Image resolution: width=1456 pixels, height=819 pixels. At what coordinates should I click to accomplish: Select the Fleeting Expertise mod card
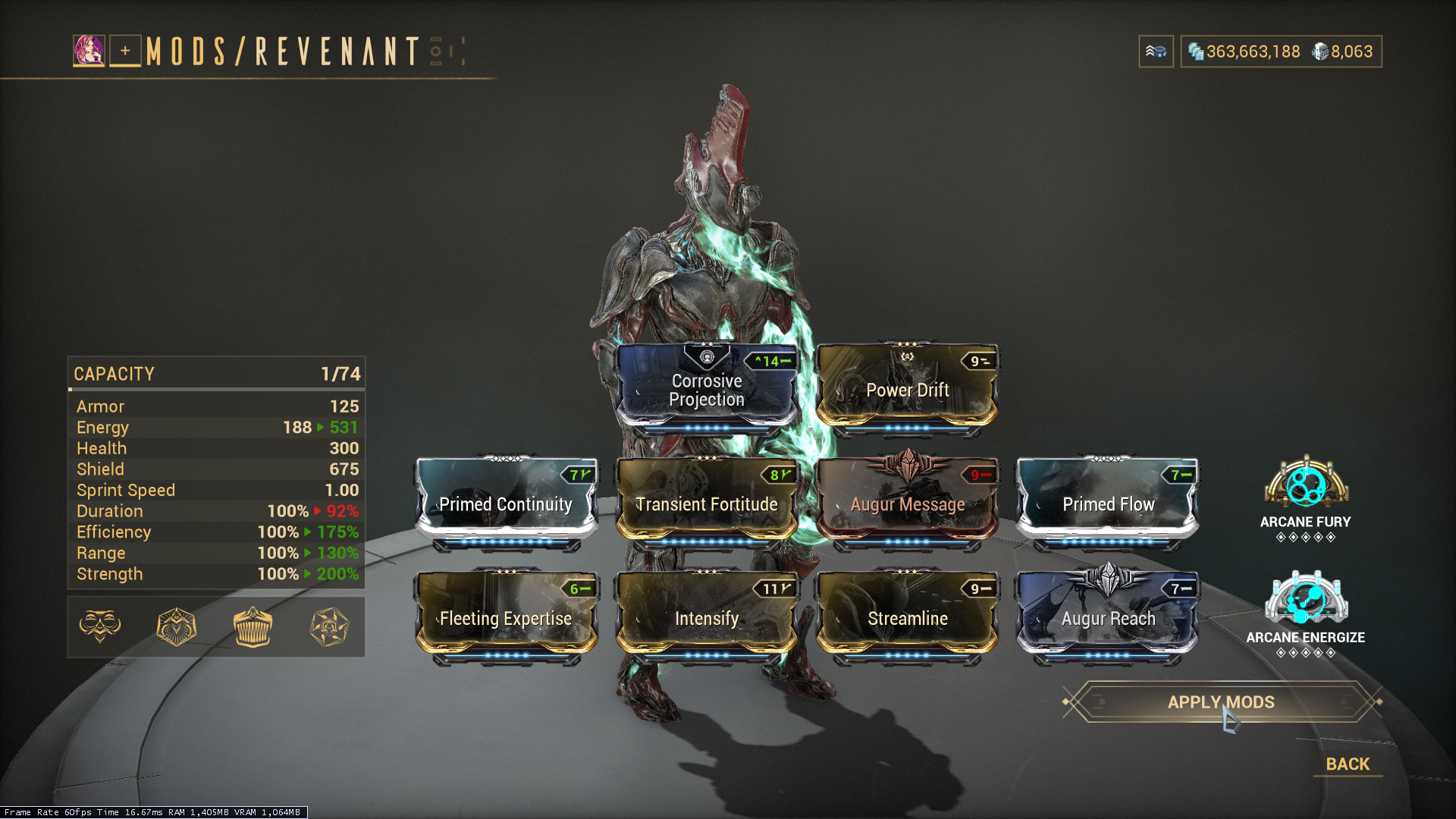coord(506,617)
